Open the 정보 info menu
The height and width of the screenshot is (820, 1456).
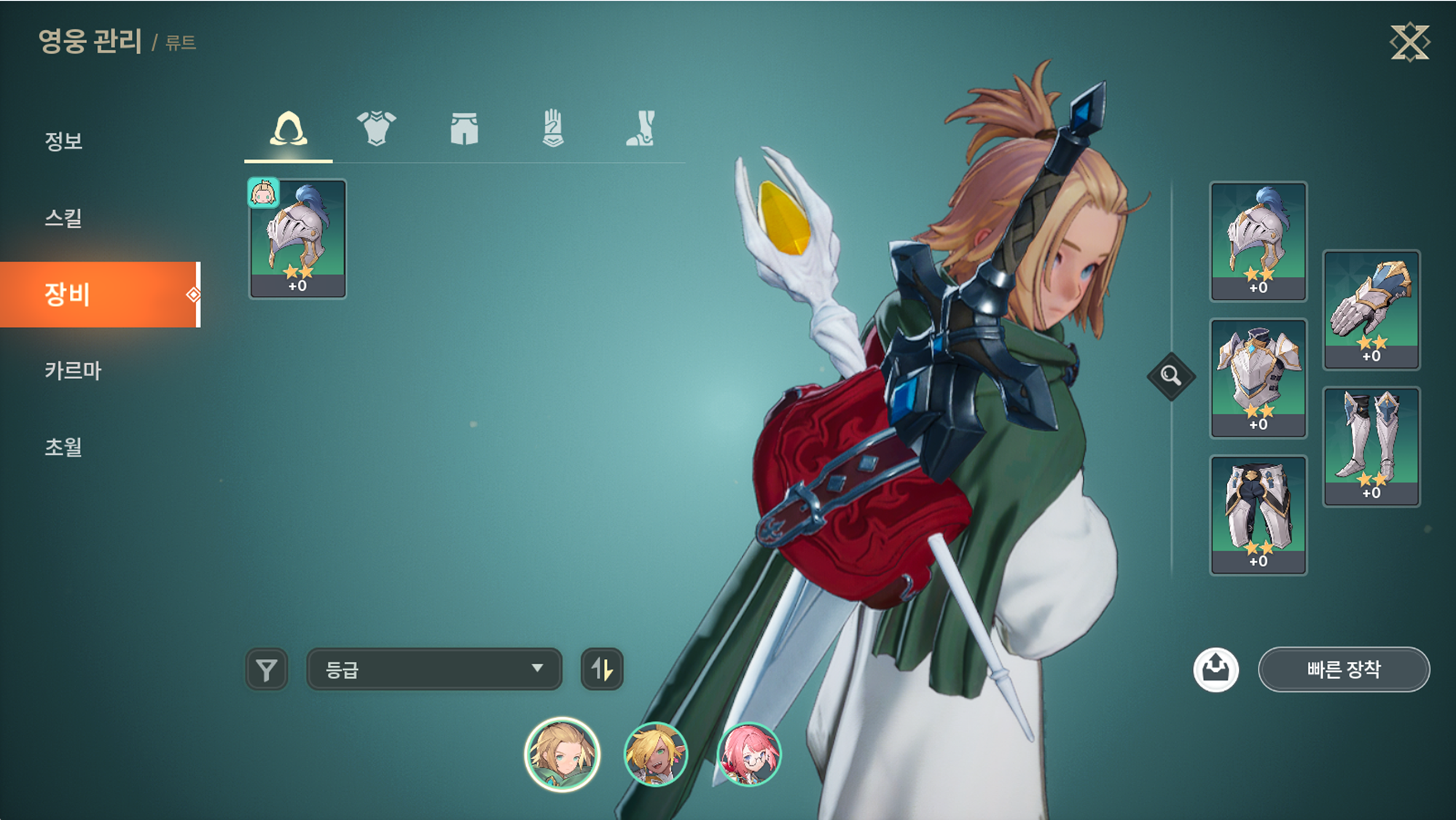click(x=64, y=141)
